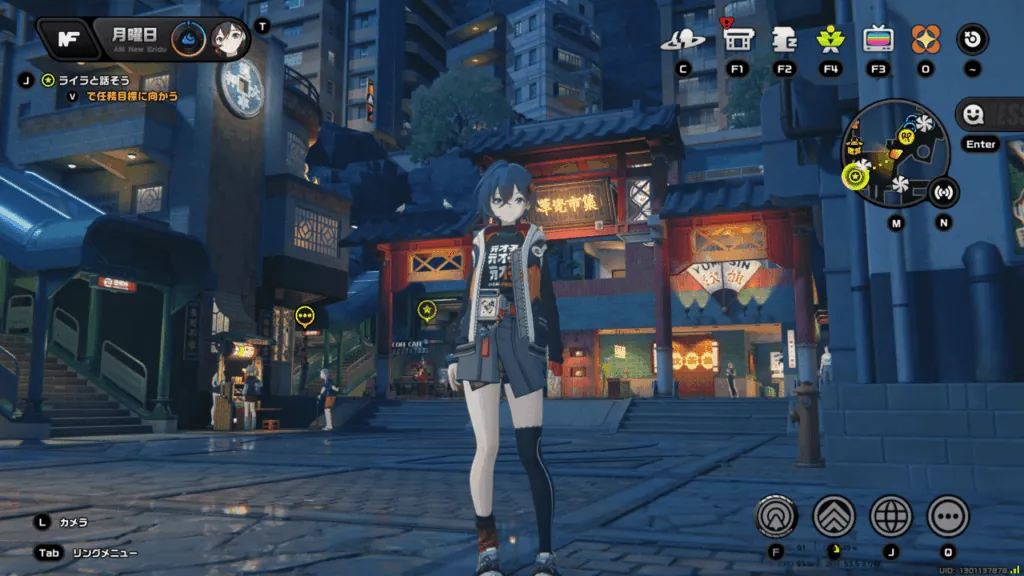This screenshot has width=1024, height=576.
Task: Click the storefront icon with red alert
Action: pos(737,40)
